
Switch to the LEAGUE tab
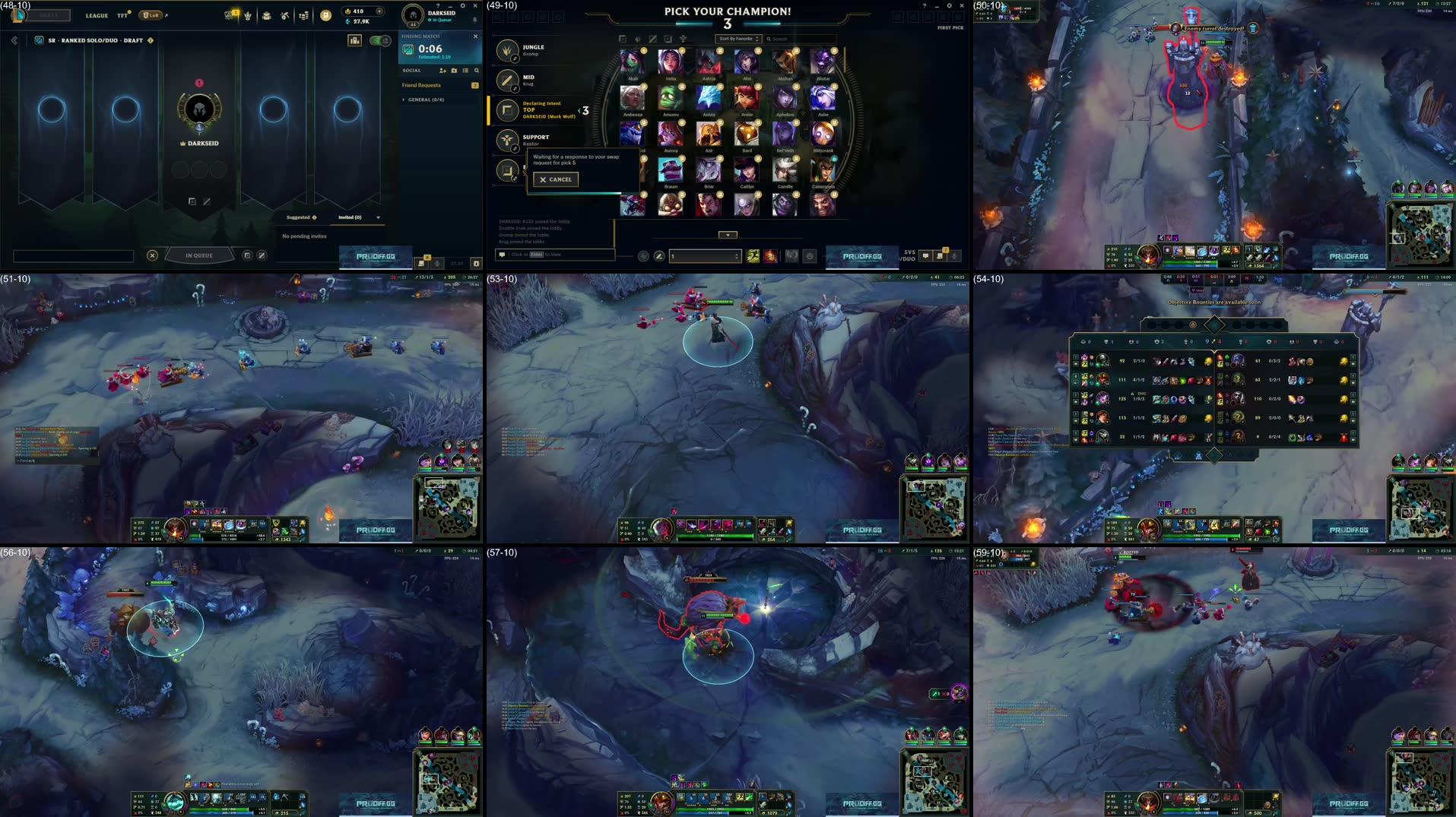(x=97, y=15)
